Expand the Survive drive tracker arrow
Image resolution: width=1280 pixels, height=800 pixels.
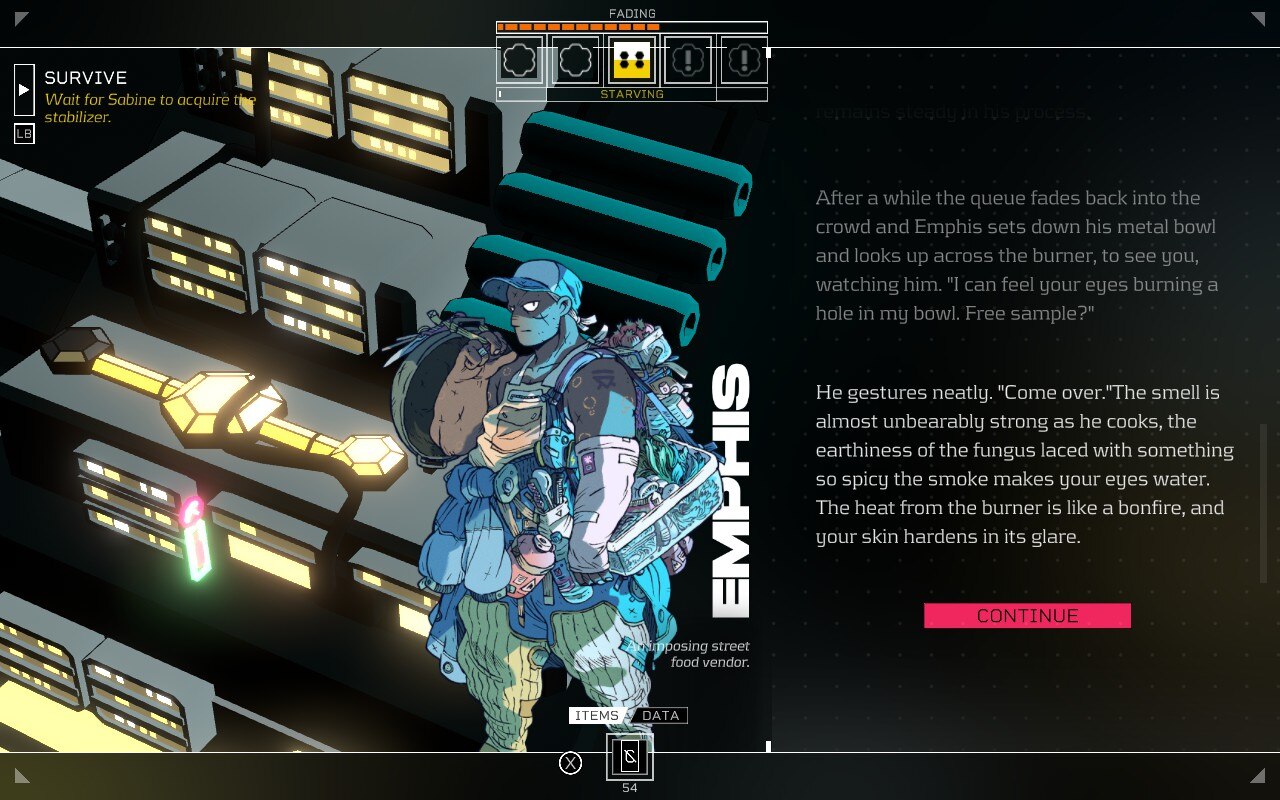point(24,90)
